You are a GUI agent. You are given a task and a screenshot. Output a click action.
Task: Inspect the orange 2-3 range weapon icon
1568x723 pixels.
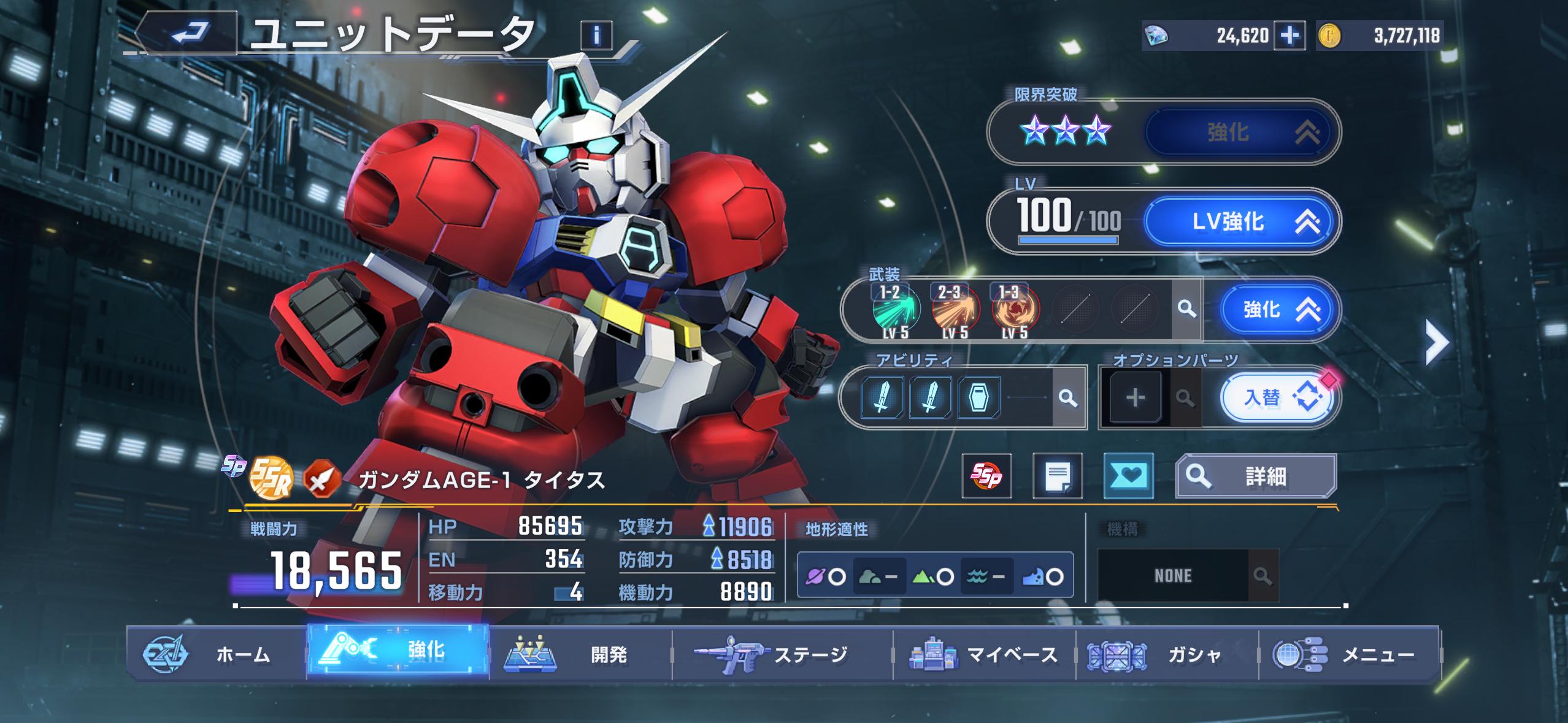coord(955,310)
